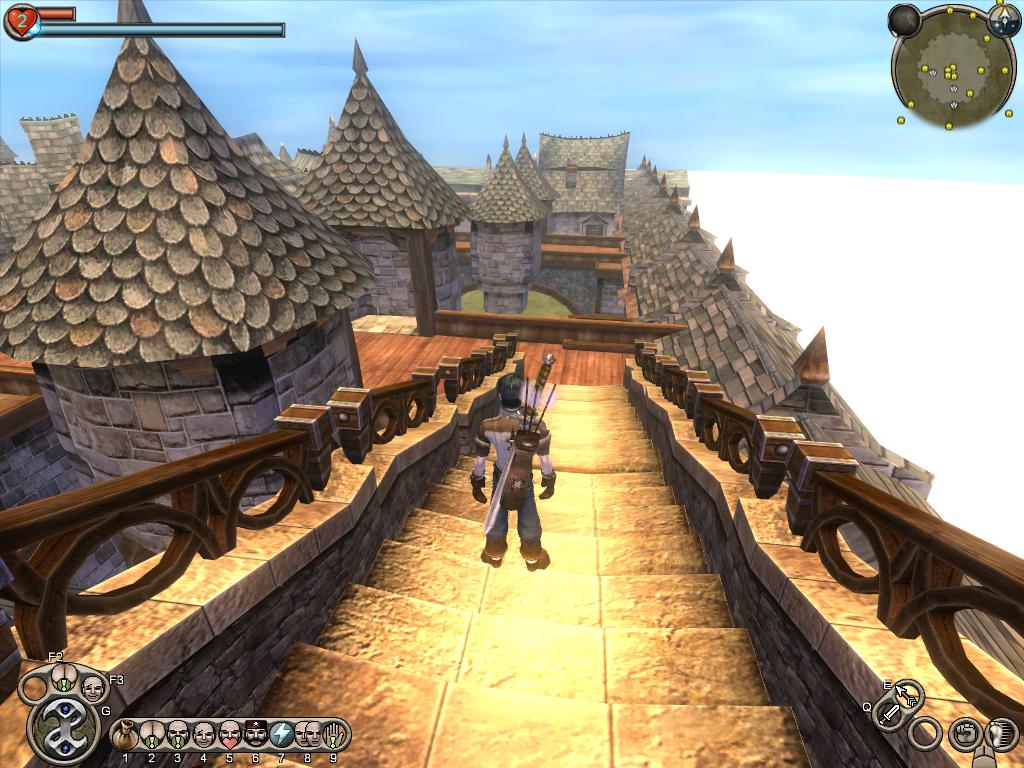Equip the sword melee weapon icon
The height and width of the screenshot is (768, 1024).
(889, 714)
